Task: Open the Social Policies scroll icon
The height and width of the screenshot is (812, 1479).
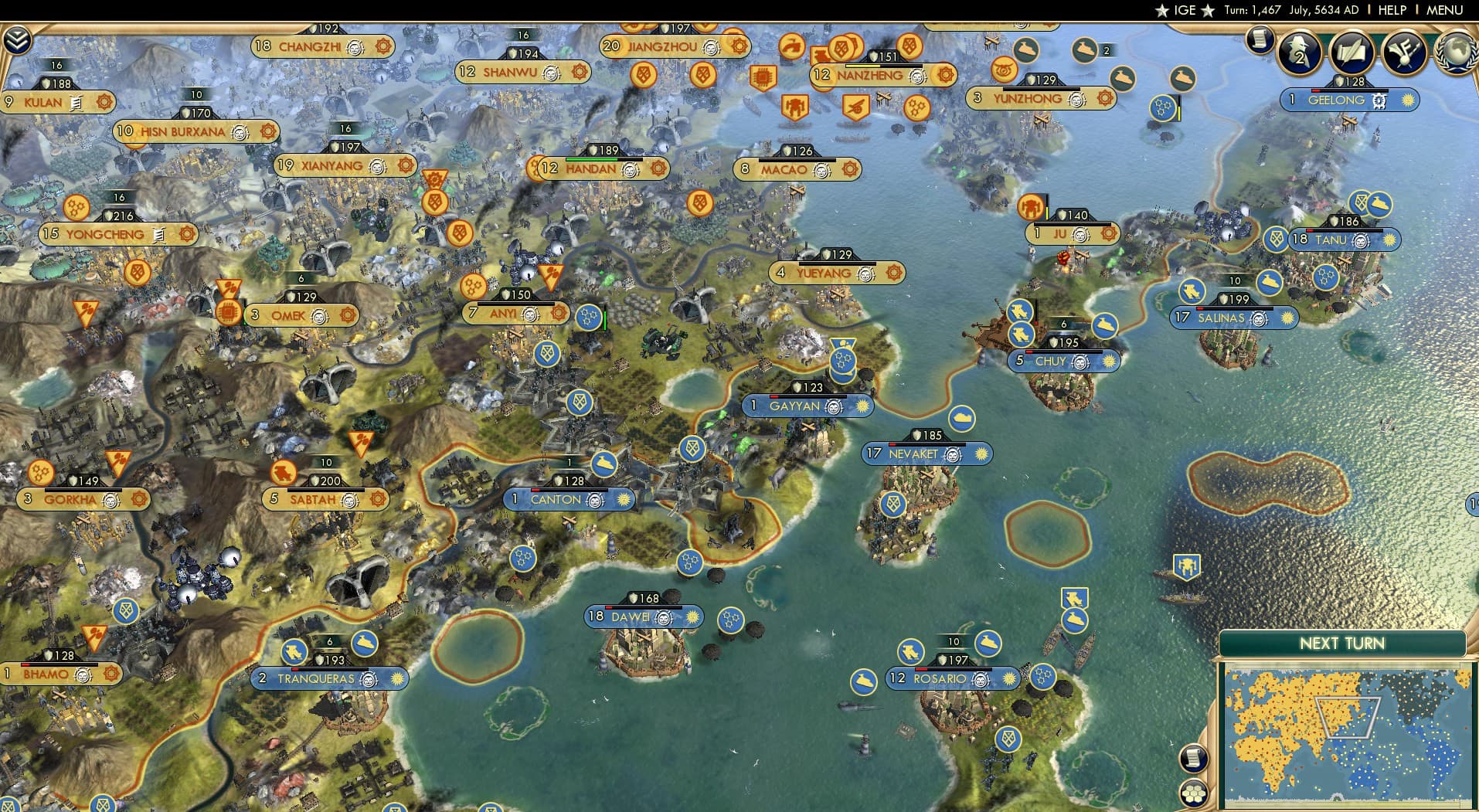Action: [1351, 53]
